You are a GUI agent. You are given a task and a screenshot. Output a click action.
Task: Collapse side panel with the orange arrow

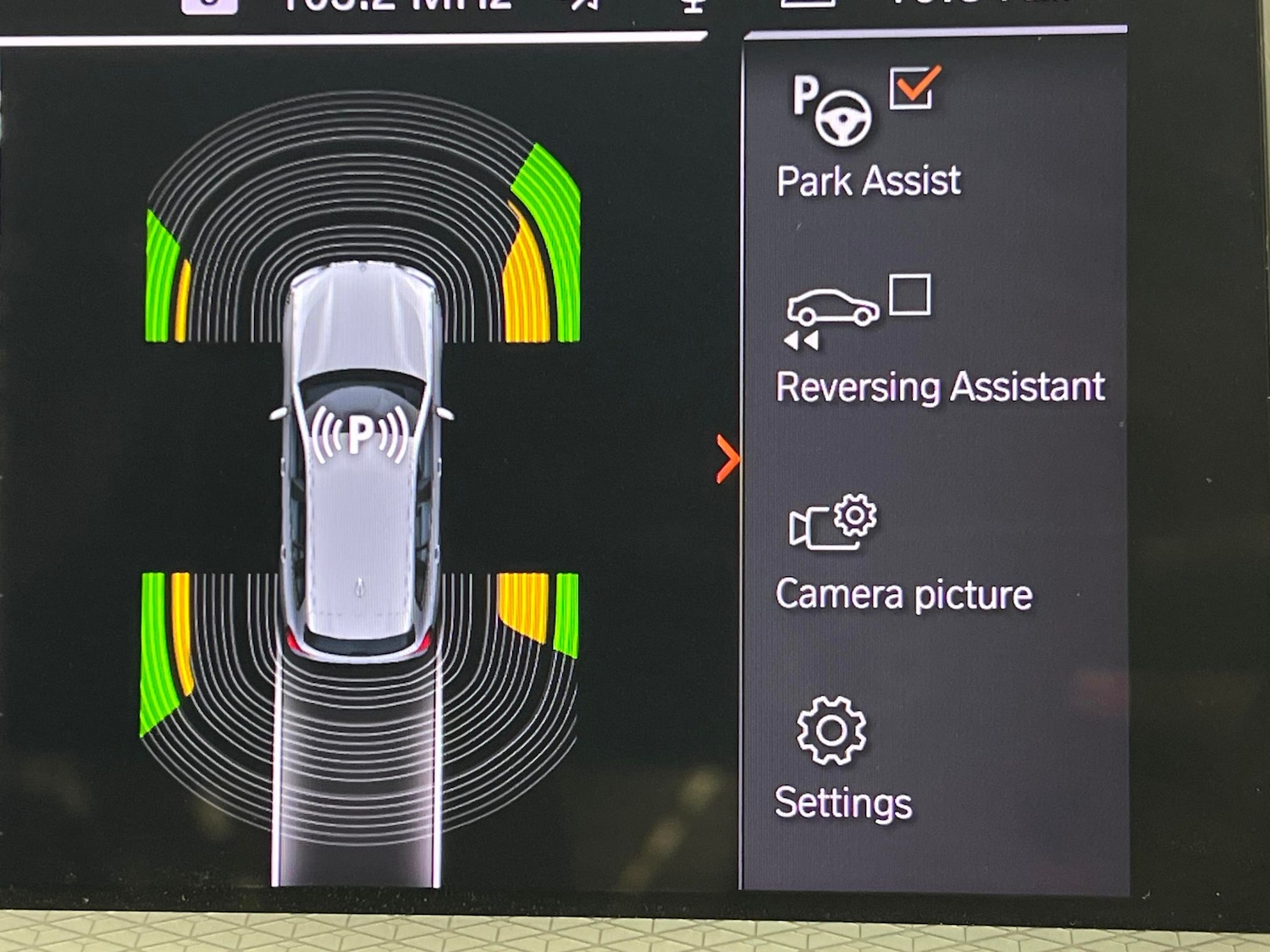point(726,459)
